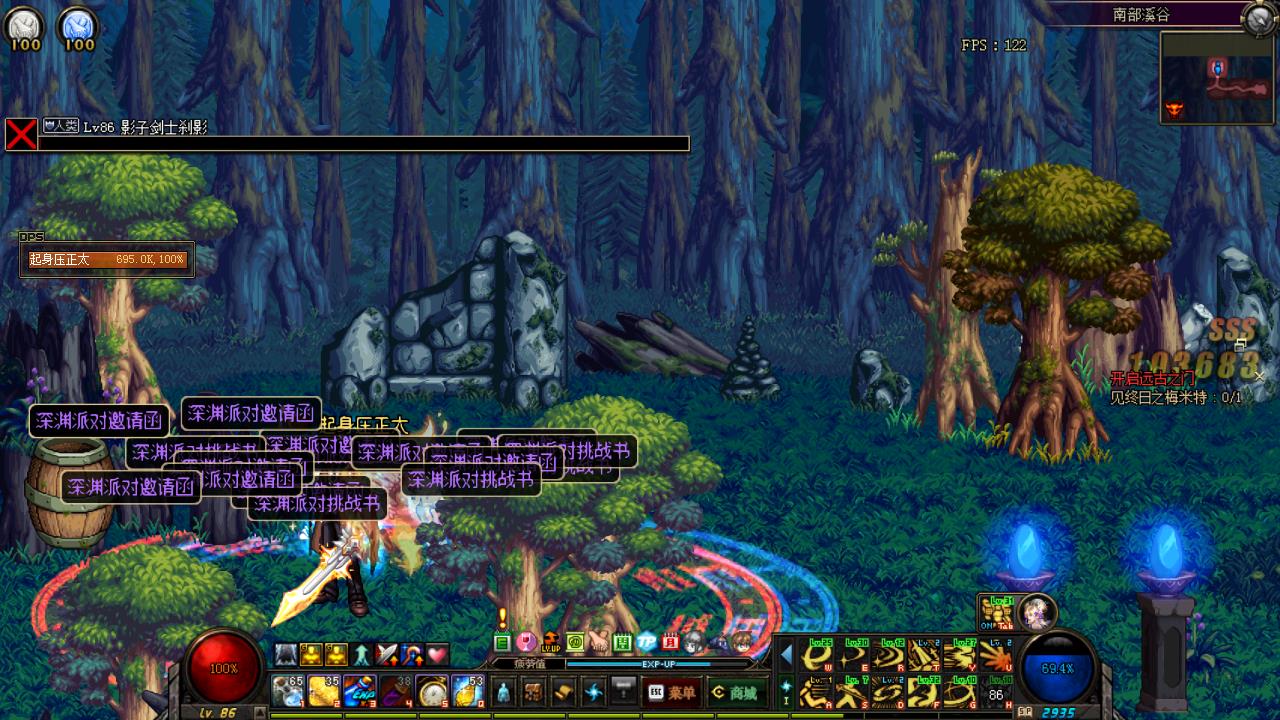
Task: Select the gold pile item in slot 2
Action: click(x=322, y=691)
